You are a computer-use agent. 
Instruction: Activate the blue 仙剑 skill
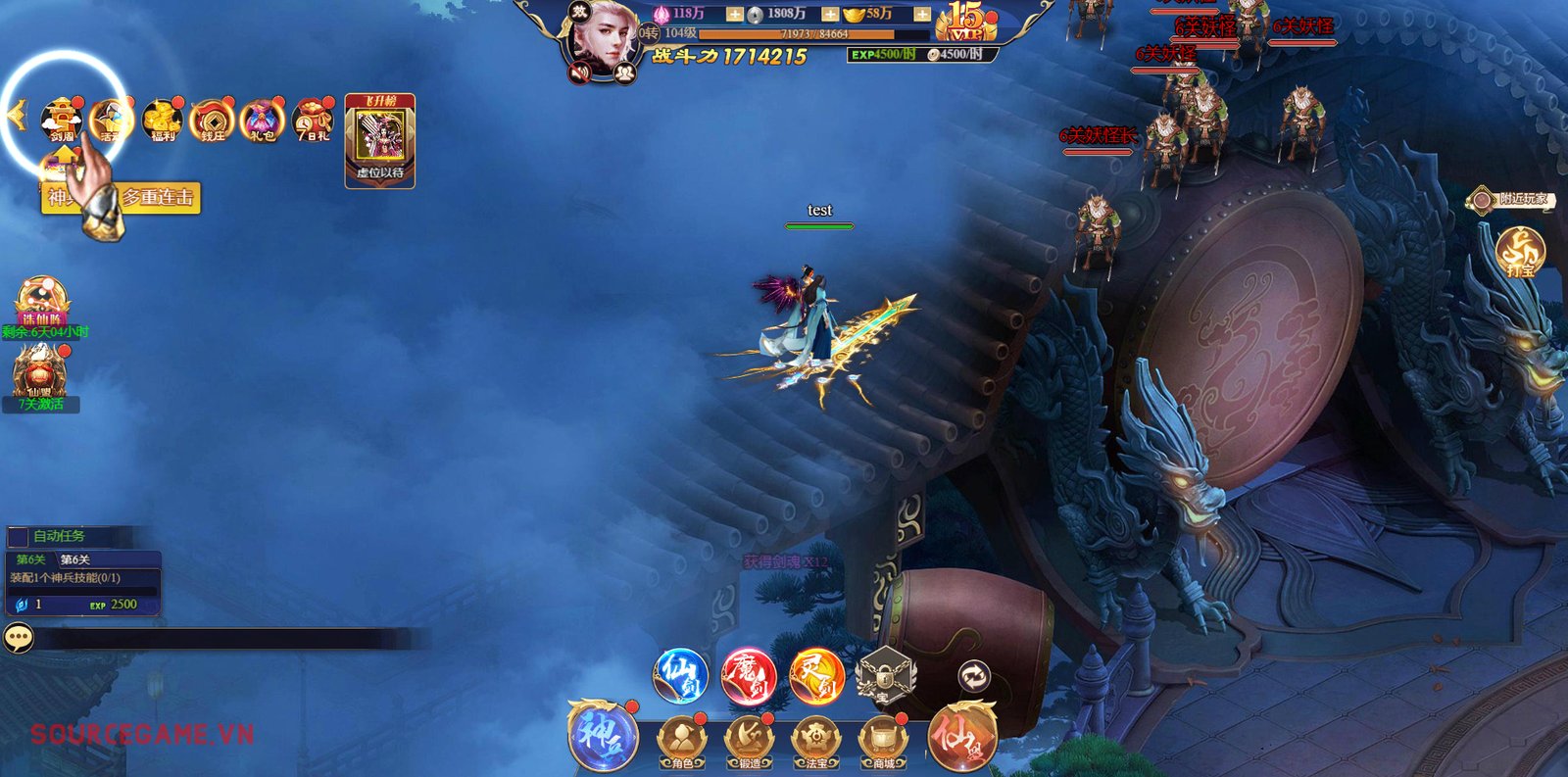click(x=680, y=675)
